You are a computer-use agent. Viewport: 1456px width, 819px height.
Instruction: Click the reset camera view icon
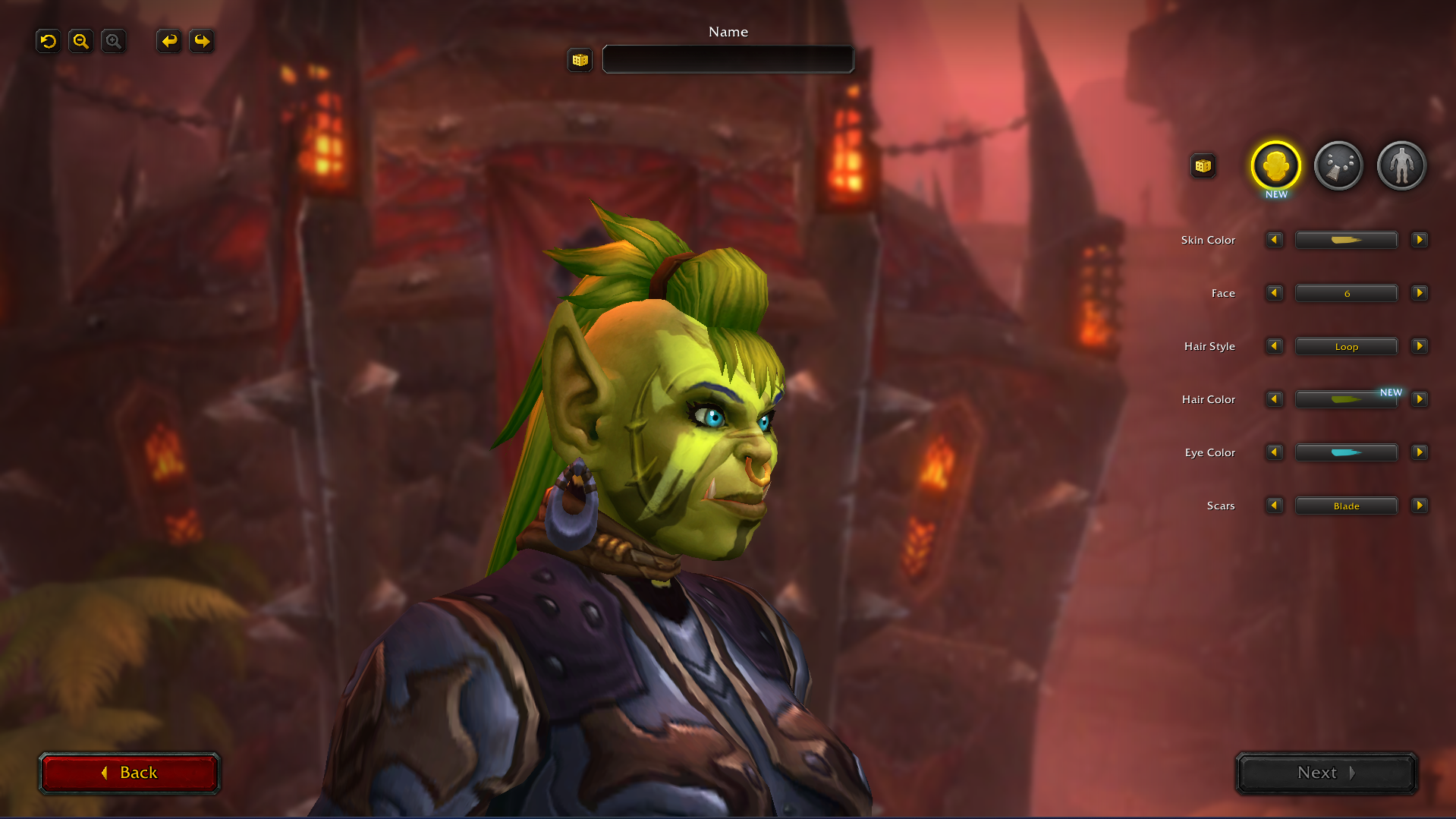(48, 41)
